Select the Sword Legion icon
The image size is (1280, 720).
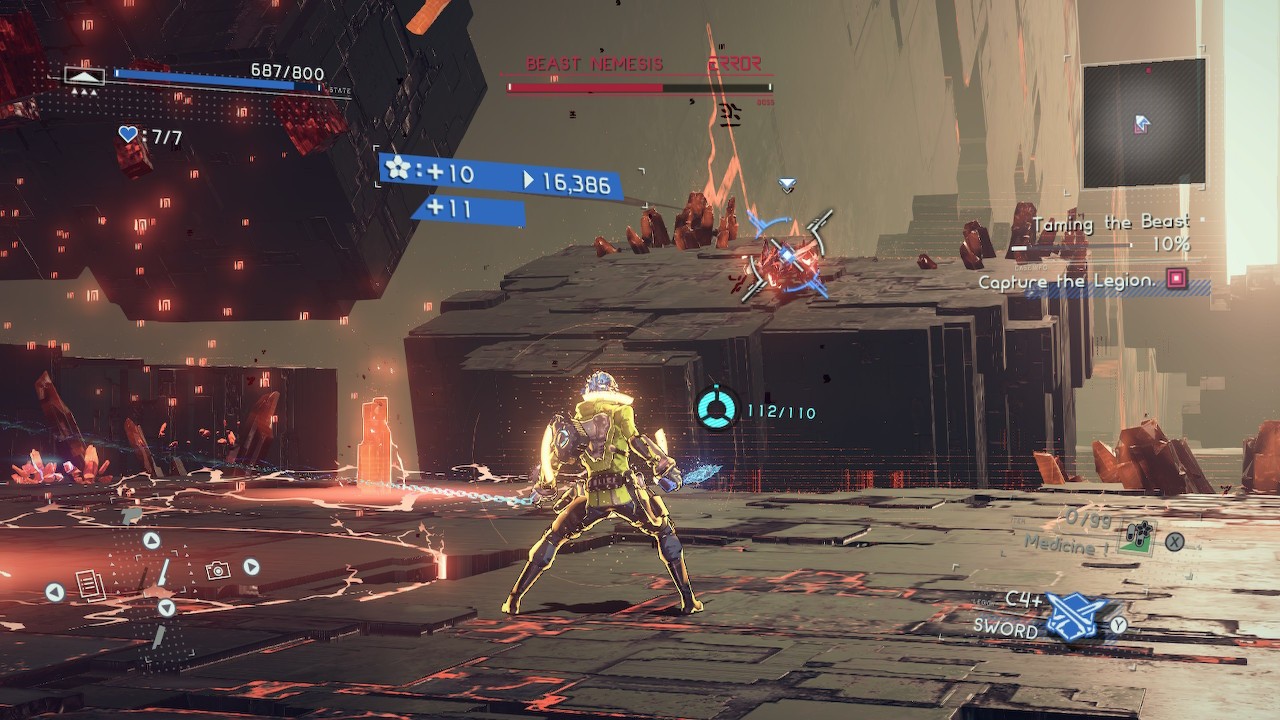point(1075,618)
